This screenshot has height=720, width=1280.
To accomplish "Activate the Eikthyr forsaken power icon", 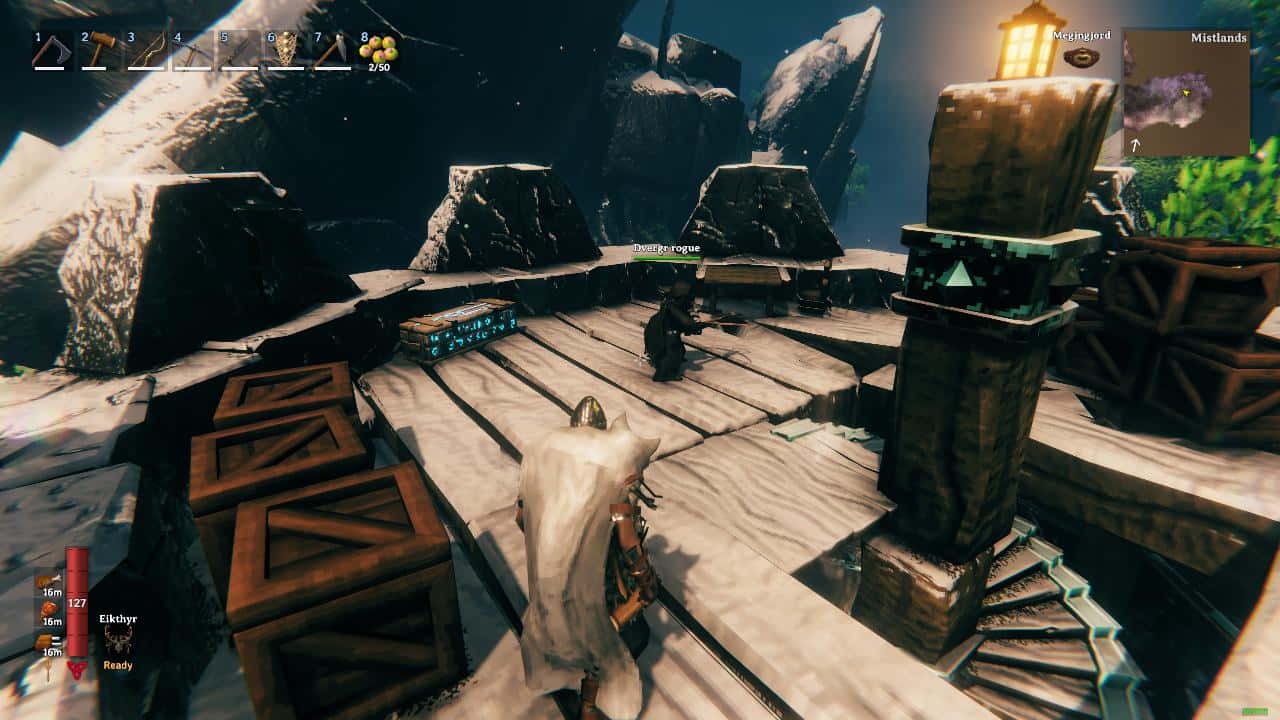I will (x=117, y=640).
